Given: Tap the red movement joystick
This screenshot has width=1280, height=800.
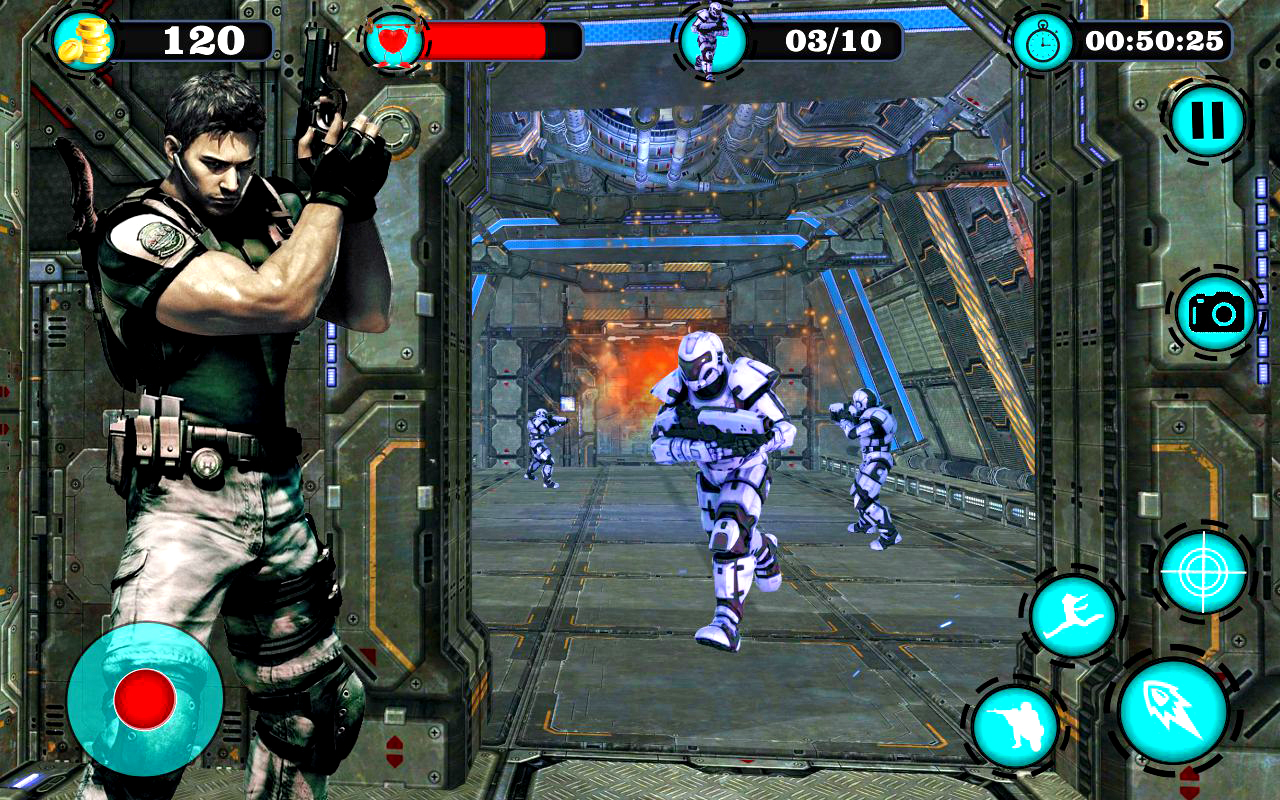Looking at the screenshot, I should (x=145, y=698).
